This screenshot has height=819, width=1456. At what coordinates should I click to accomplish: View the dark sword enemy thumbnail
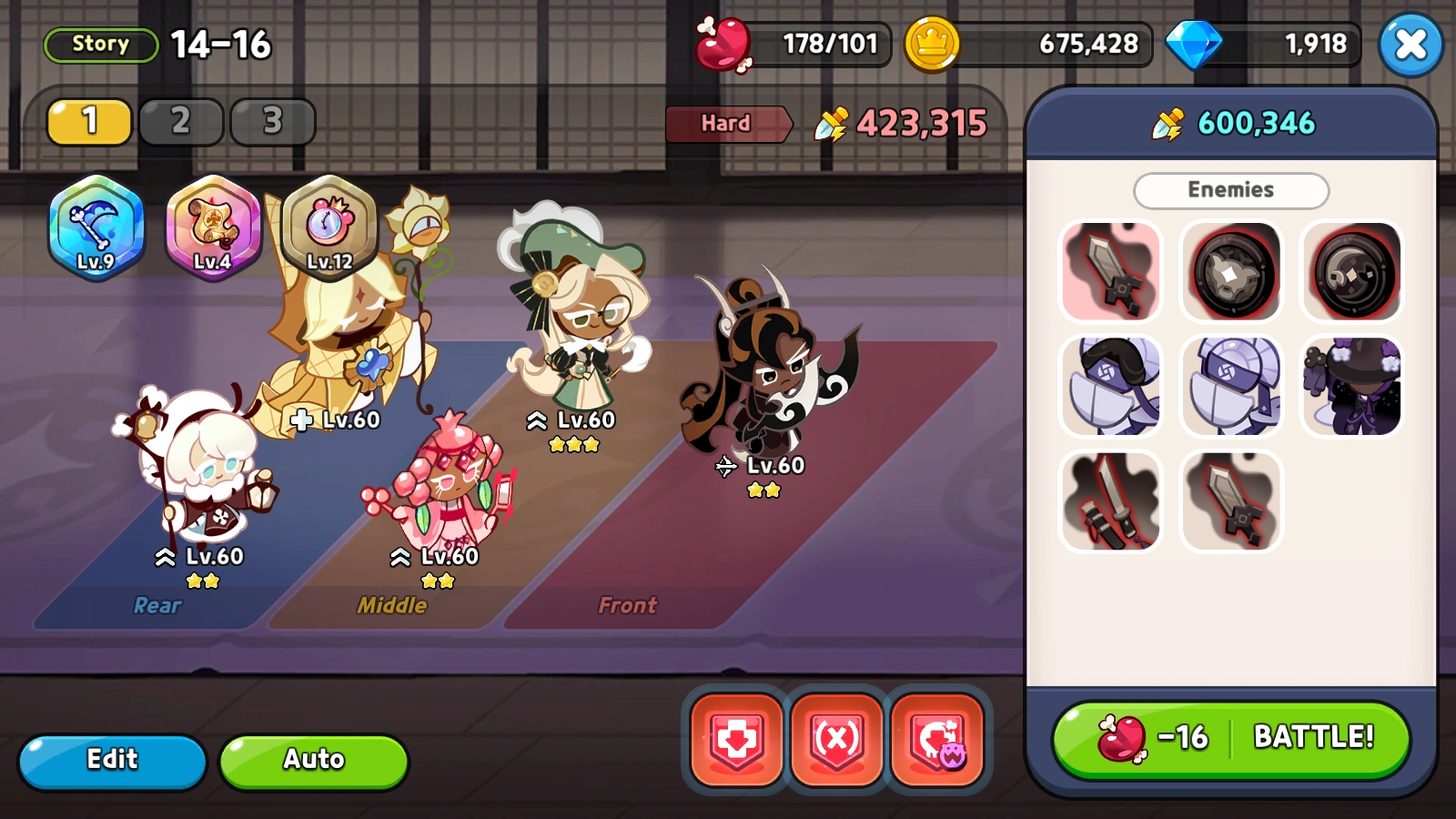[1111, 270]
